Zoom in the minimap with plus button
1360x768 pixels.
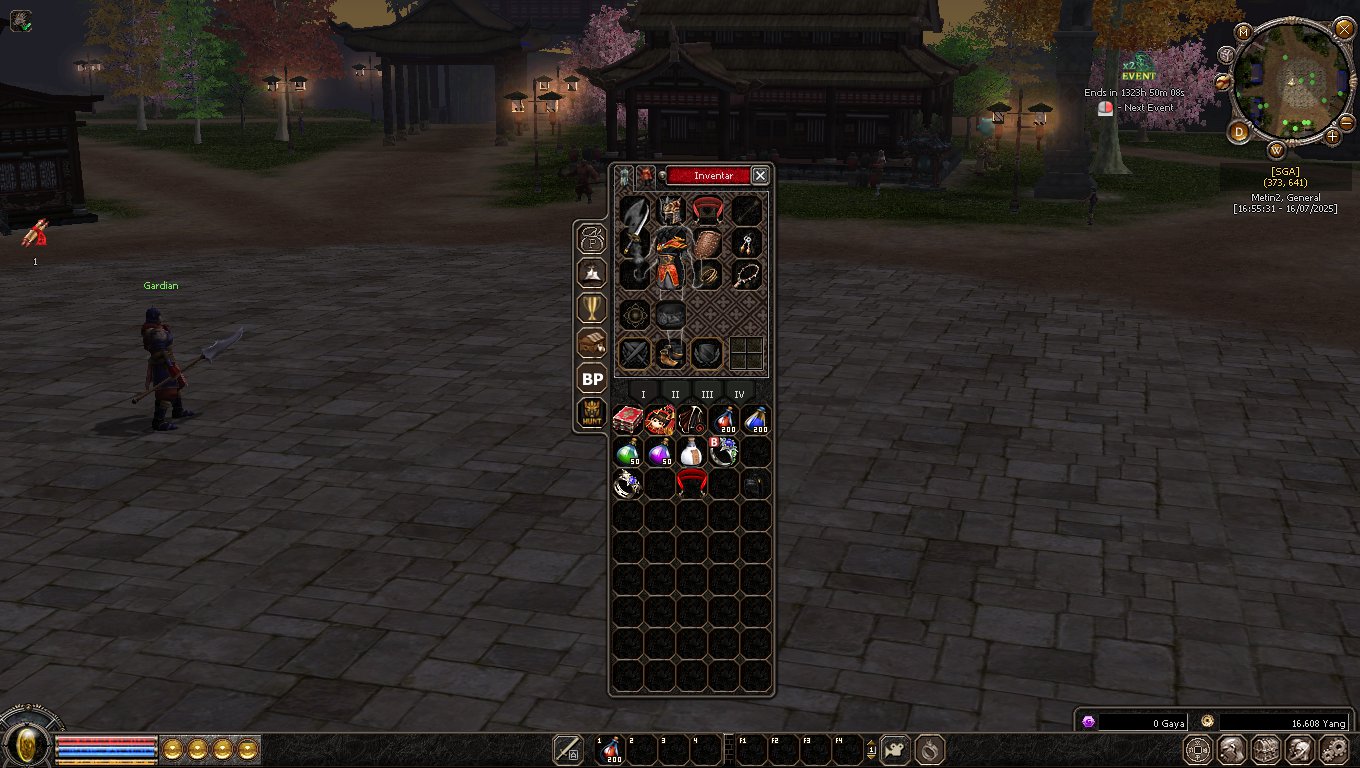[1333, 135]
